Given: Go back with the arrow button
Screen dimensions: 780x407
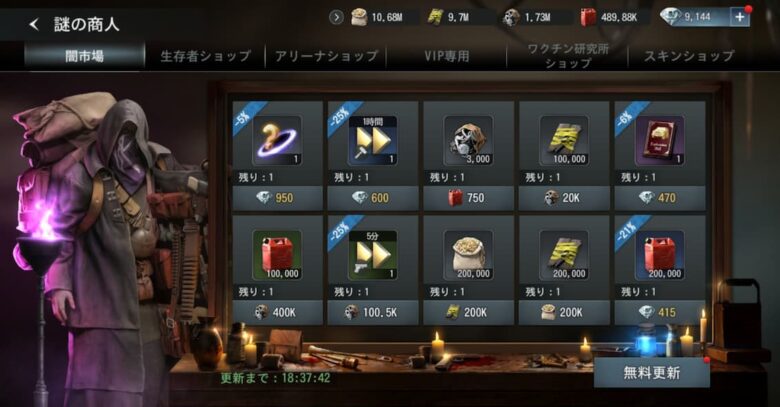Looking at the screenshot, I should point(34,24).
